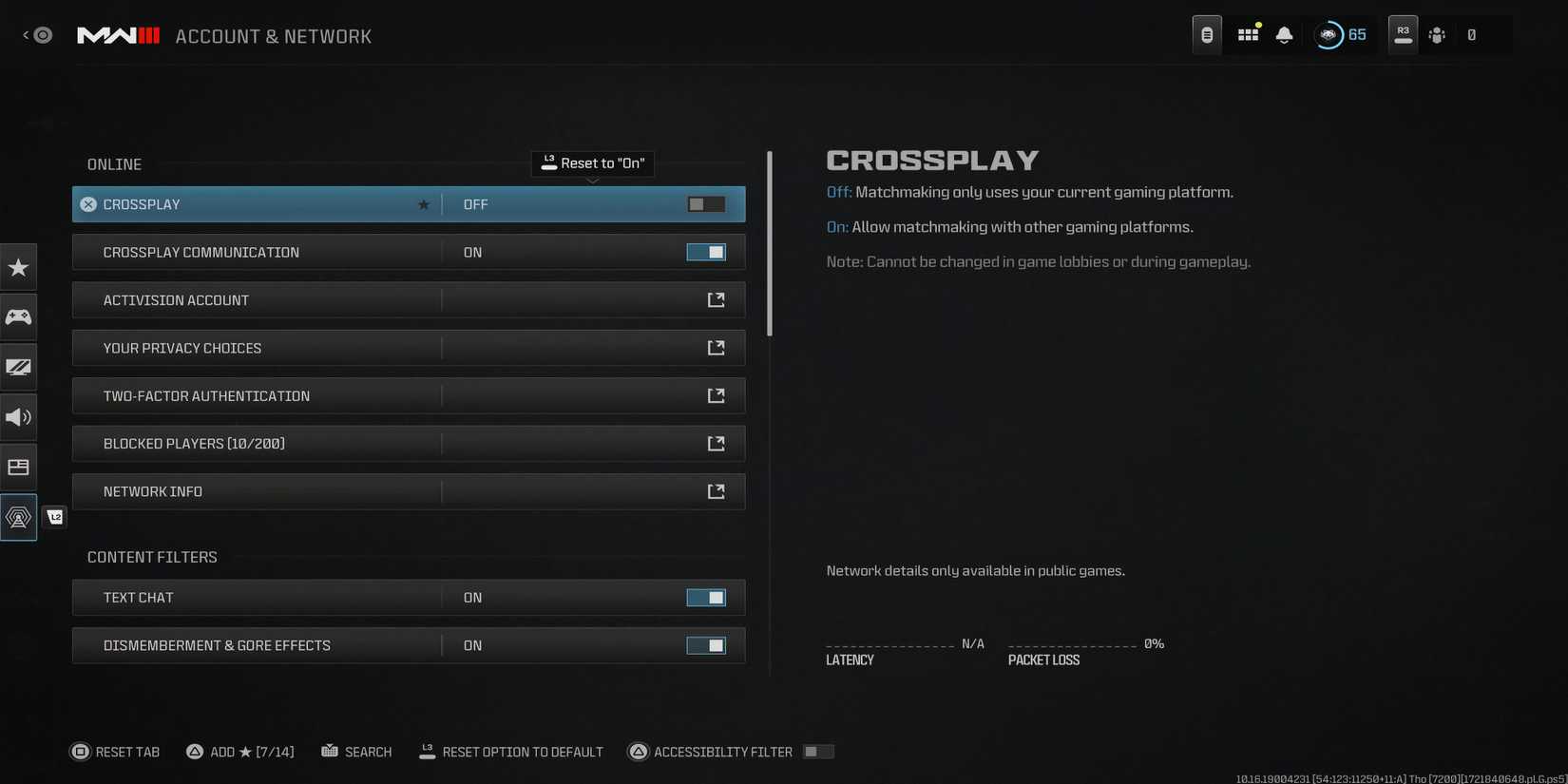This screenshot has width=1568, height=784.
Task: Open Your Privacy Choices page
Action: 717,348
